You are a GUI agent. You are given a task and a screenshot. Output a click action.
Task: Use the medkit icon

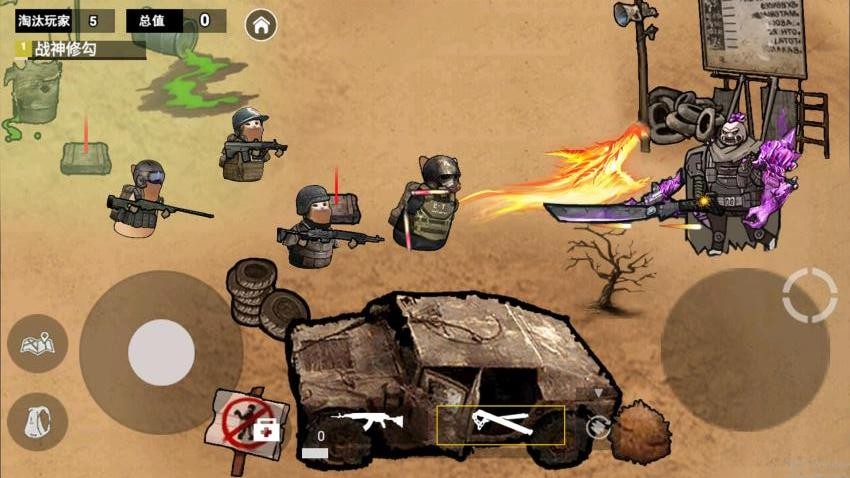[266, 430]
